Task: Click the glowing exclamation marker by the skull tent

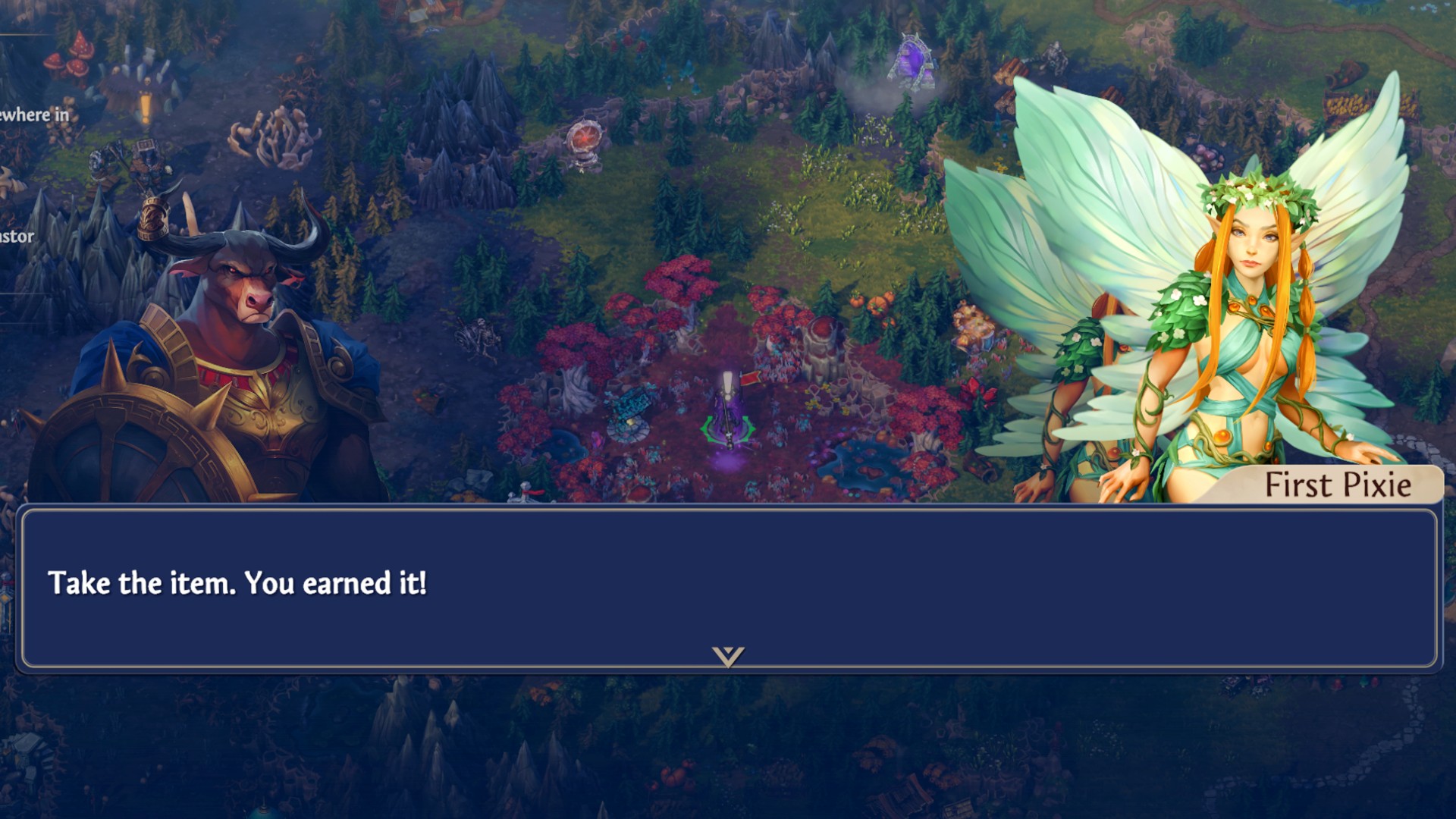Action: pos(146,106)
